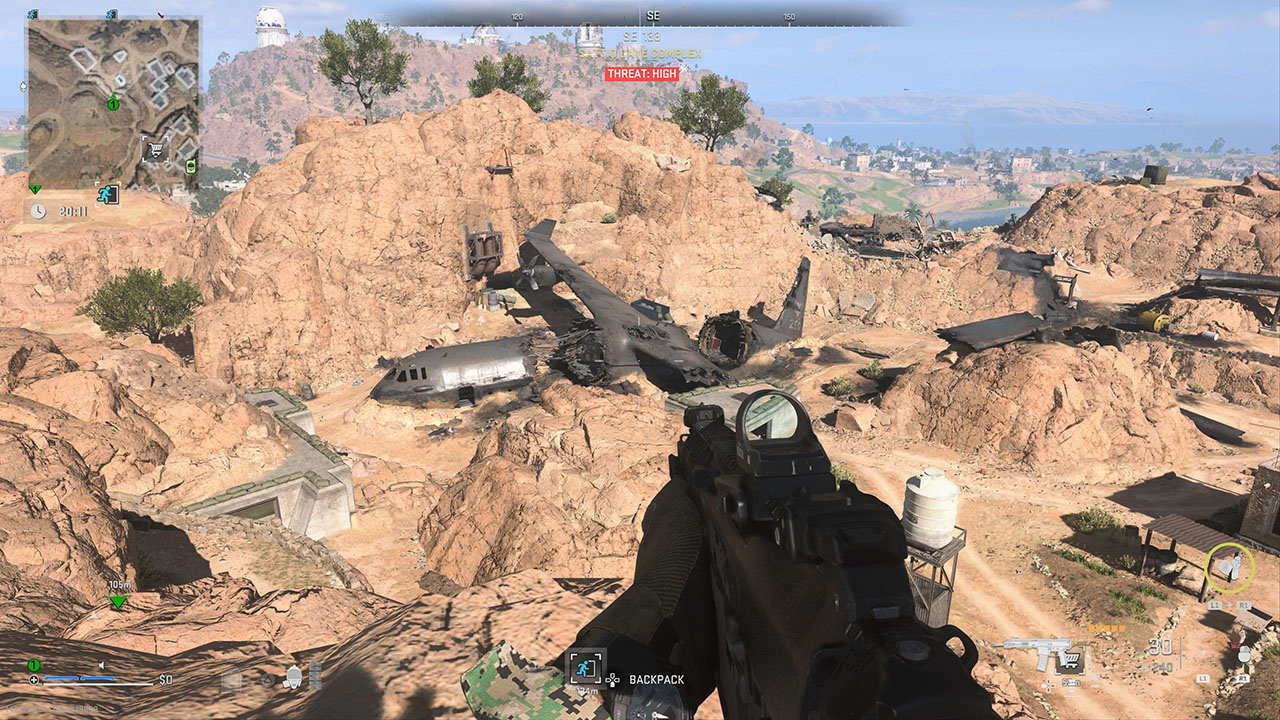Click the $0 cash counter
The height and width of the screenshot is (720, 1280).
165,680
